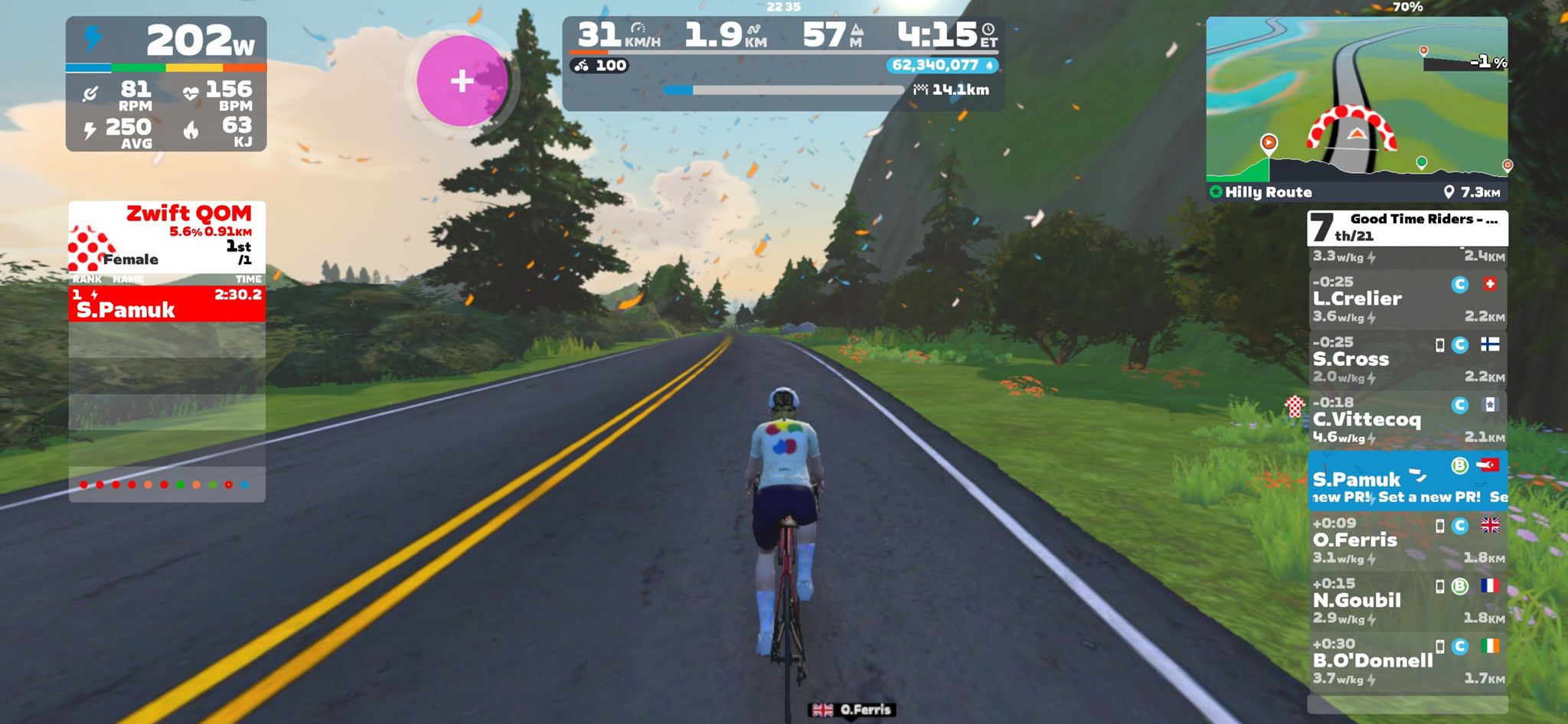Image resolution: width=1568 pixels, height=724 pixels.
Task: Select rider S.Cross in the list
Action: point(1407,360)
